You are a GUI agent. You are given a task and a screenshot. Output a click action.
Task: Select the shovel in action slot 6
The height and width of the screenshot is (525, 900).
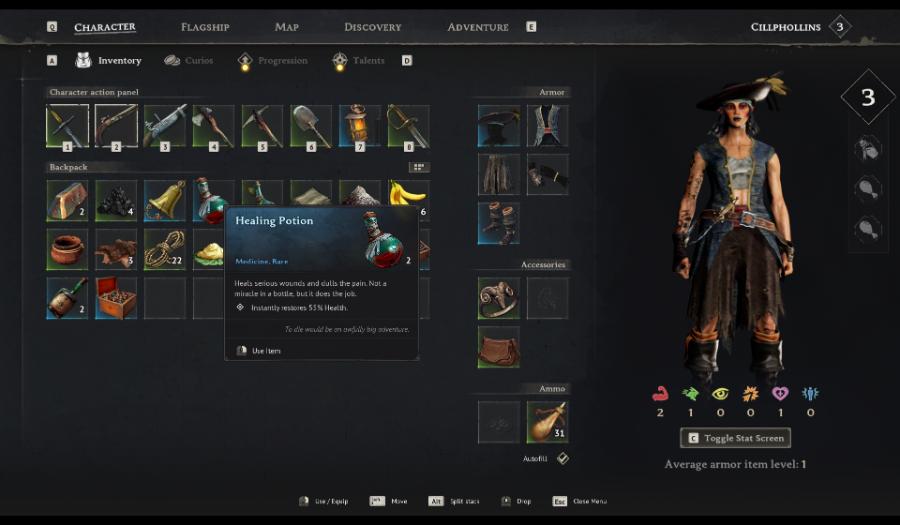(x=310, y=126)
